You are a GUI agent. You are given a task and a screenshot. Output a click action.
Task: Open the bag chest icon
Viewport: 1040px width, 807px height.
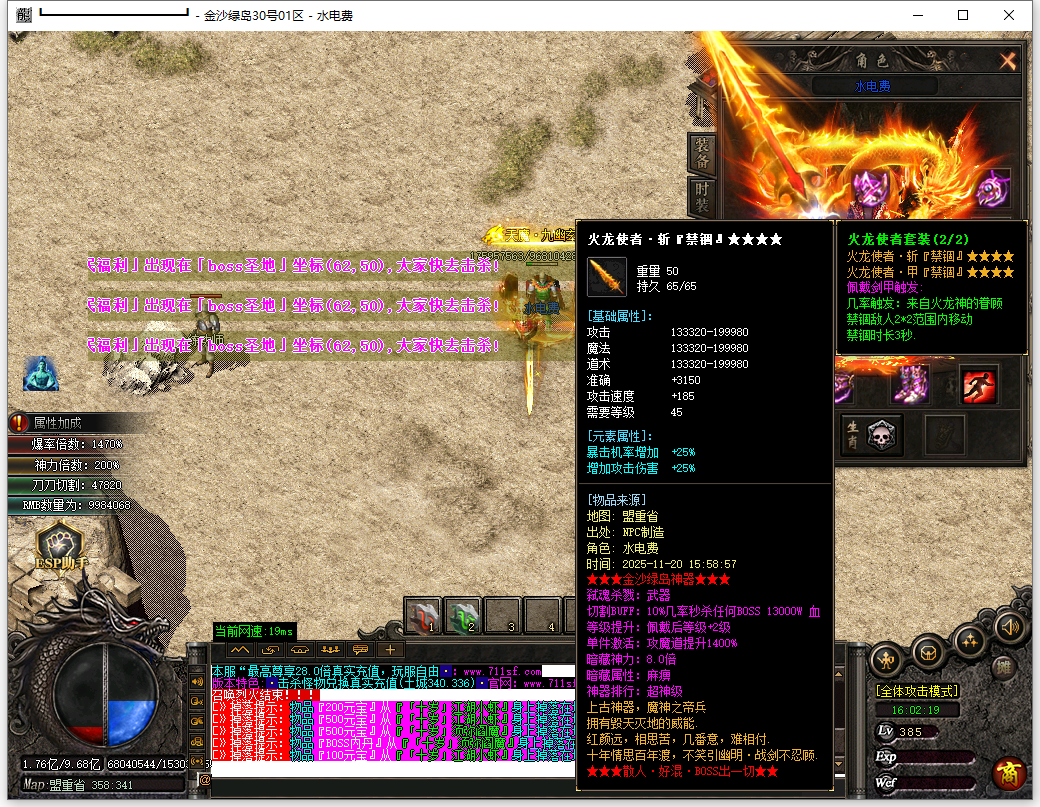(x=929, y=654)
